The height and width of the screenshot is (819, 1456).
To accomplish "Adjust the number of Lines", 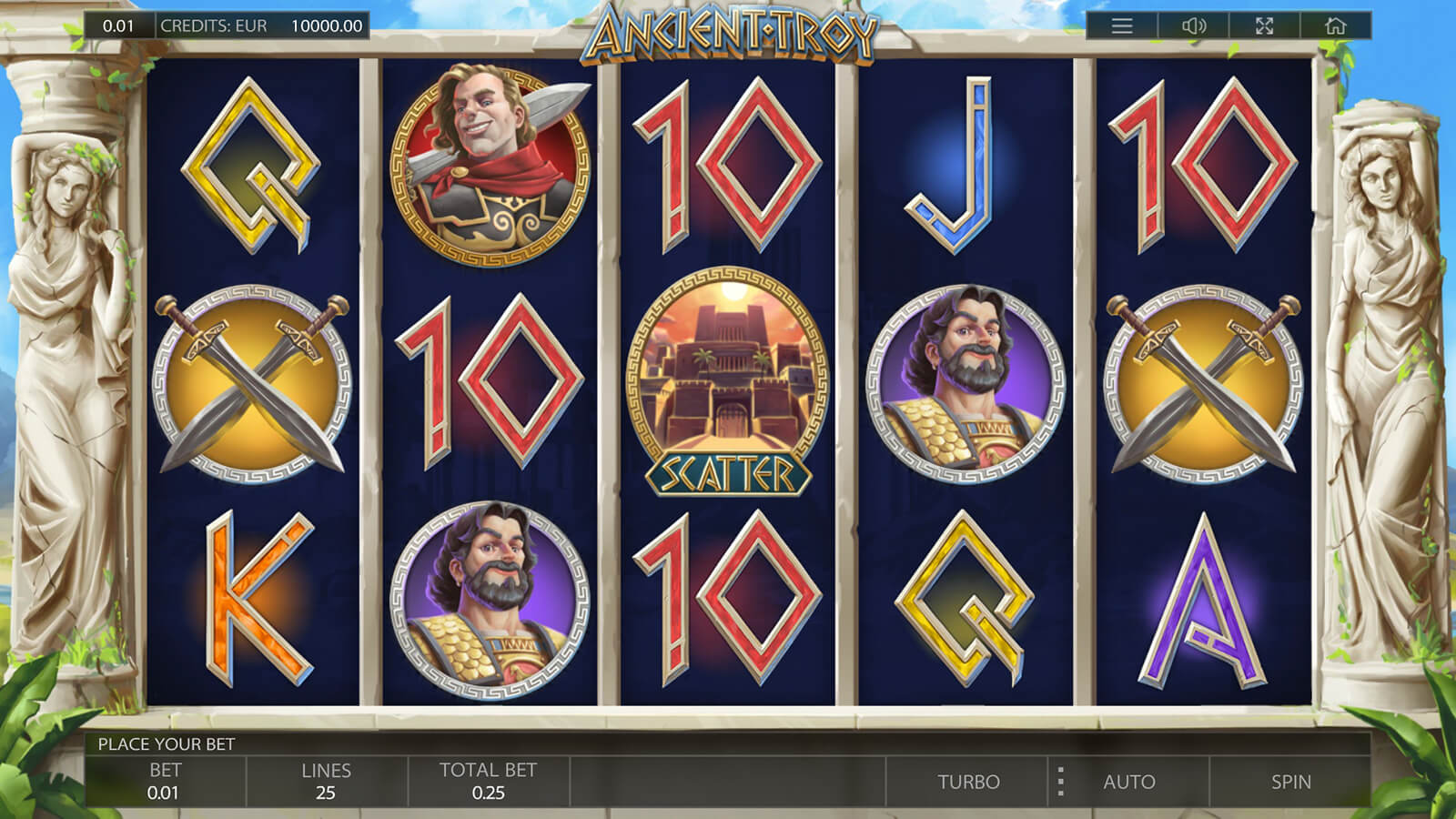I will click(x=326, y=782).
